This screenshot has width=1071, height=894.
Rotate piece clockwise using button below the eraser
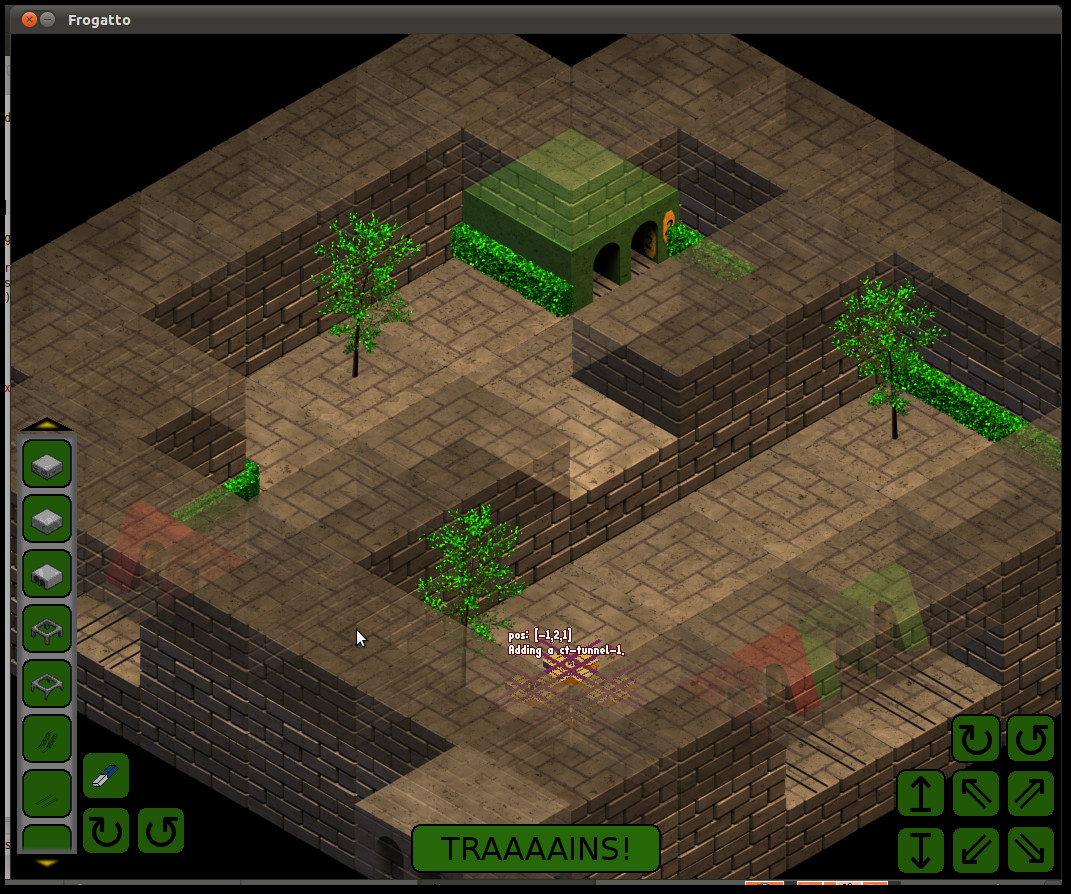tap(105, 831)
